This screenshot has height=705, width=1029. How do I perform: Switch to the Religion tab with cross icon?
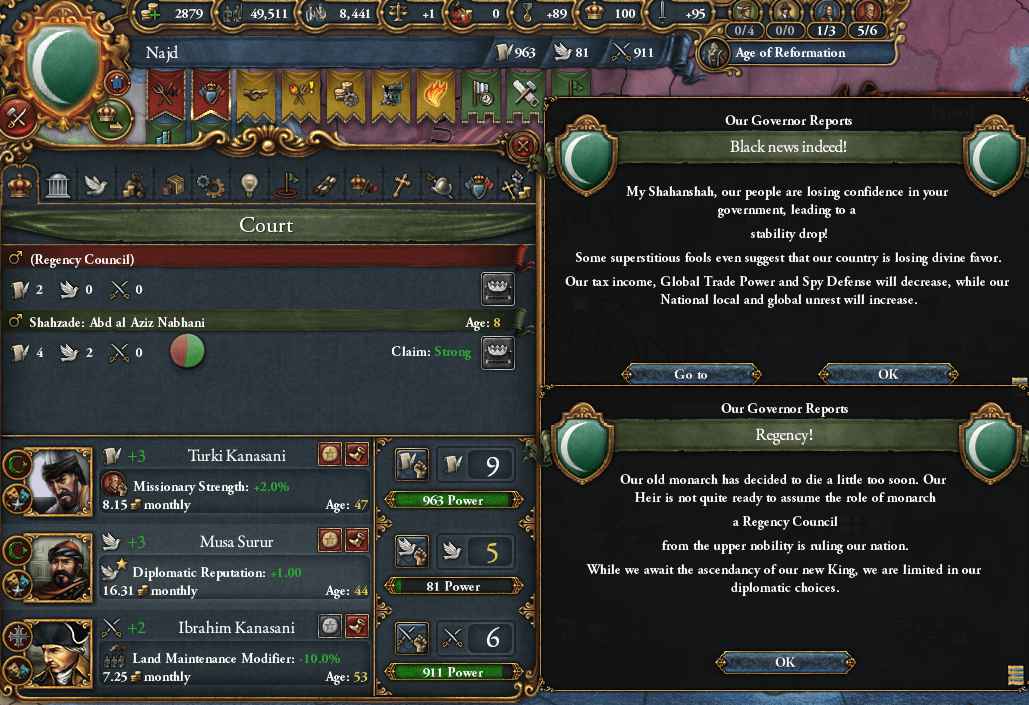[400, 185]
